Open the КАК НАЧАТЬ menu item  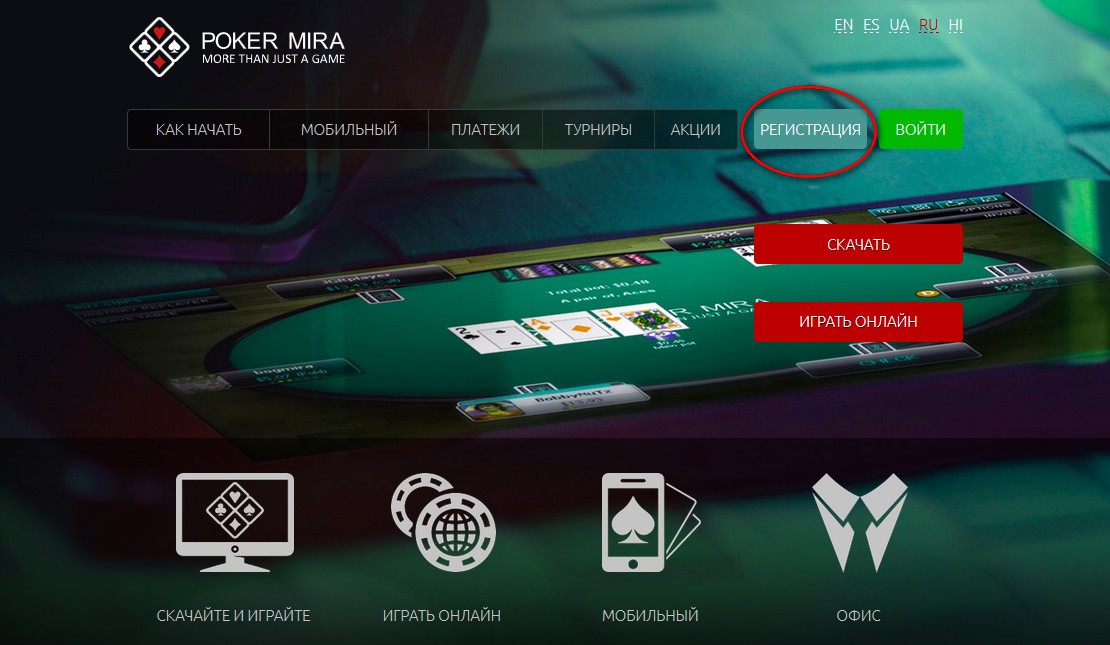(x=198, y=130)
